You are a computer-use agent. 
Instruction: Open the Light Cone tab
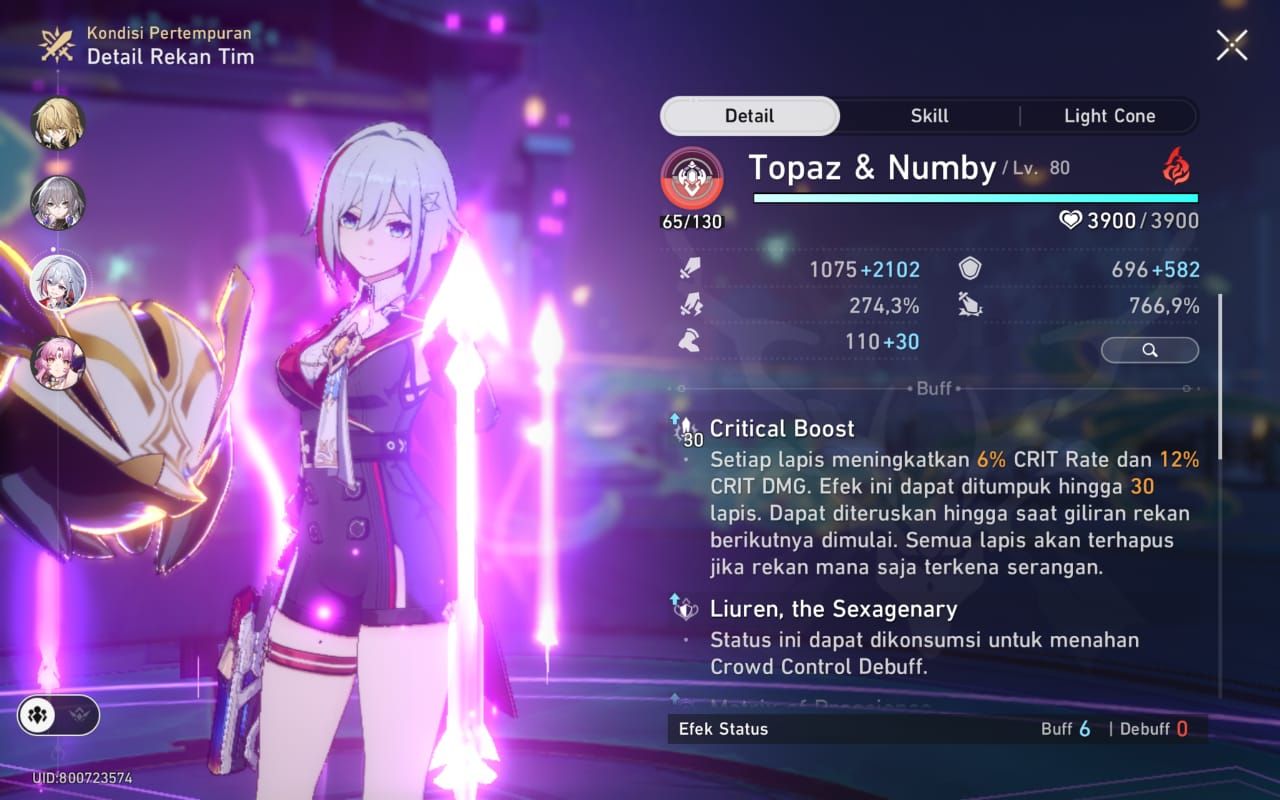tap(1109, 115)
